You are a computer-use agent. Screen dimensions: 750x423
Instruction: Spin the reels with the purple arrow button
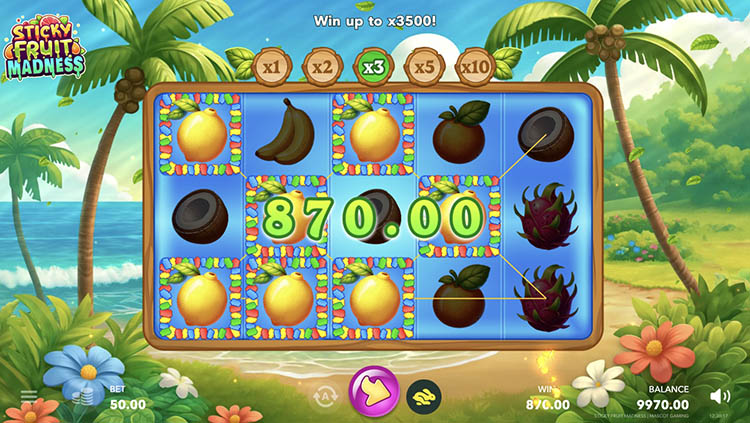point(373,392)
